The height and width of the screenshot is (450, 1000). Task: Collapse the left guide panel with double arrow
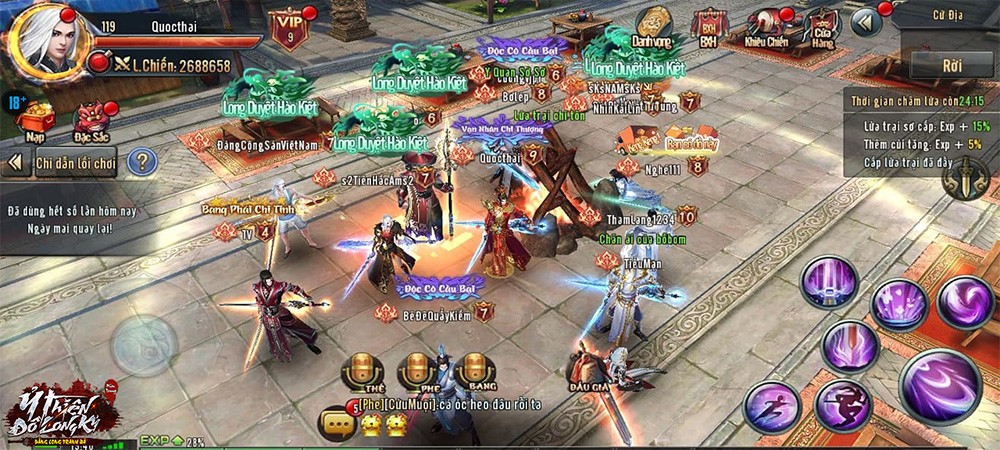[15, 161]
